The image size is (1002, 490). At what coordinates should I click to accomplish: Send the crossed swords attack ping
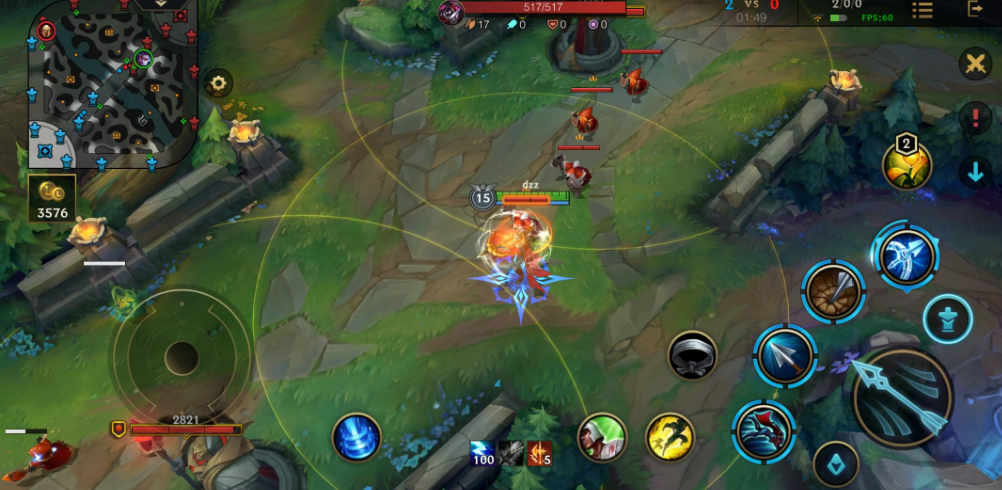974,65
